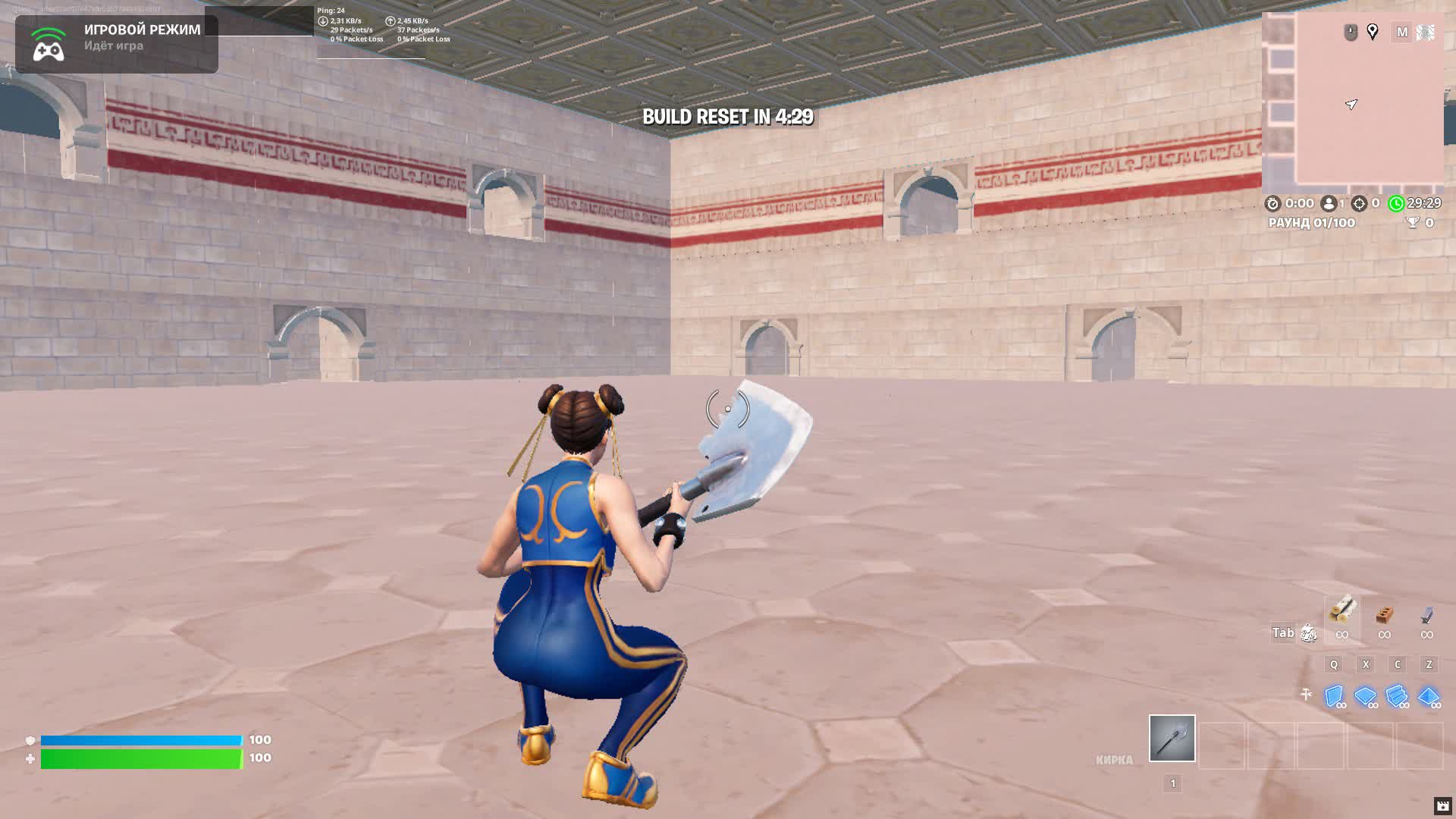1456x819 pixels.
Task: Click the player count icon showing 1
Action: (x=1329, y=203)
